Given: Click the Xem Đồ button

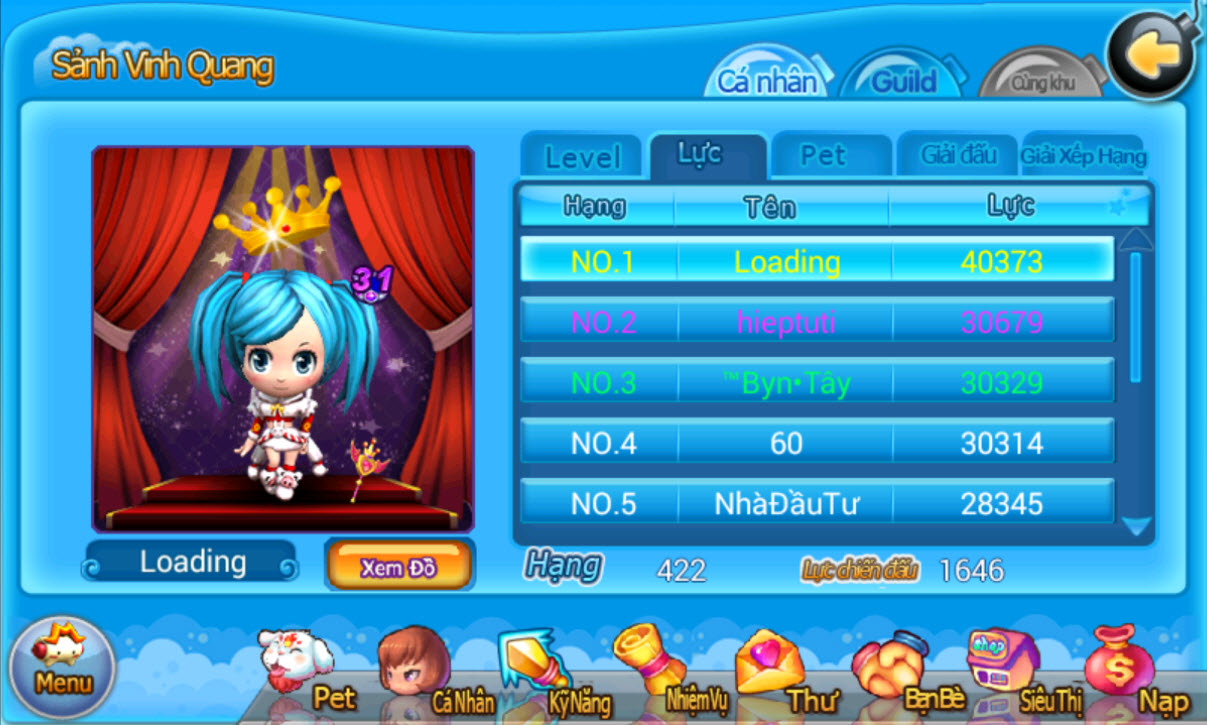Looking at the screenshot, I should tap(398, 567).
